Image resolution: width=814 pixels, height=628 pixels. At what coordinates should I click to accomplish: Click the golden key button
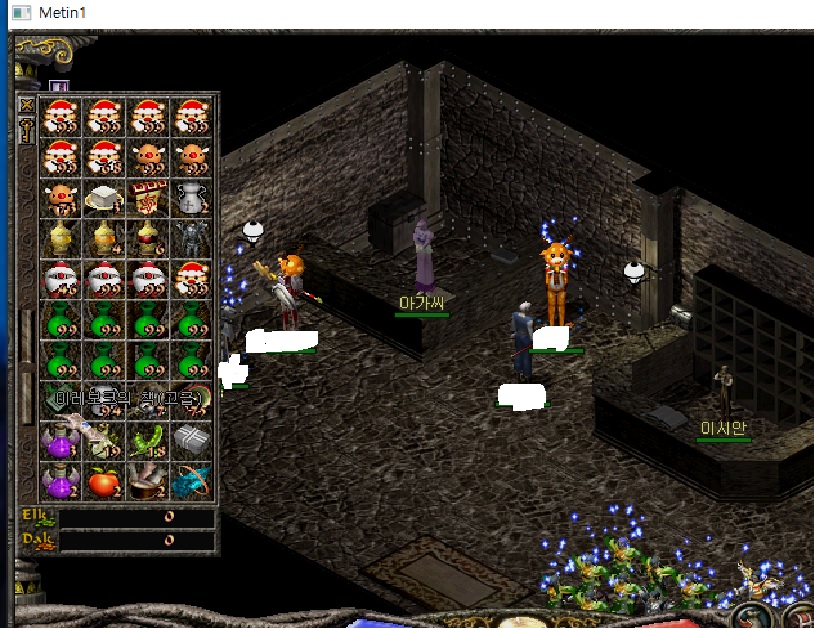click(x=27, y=129)
